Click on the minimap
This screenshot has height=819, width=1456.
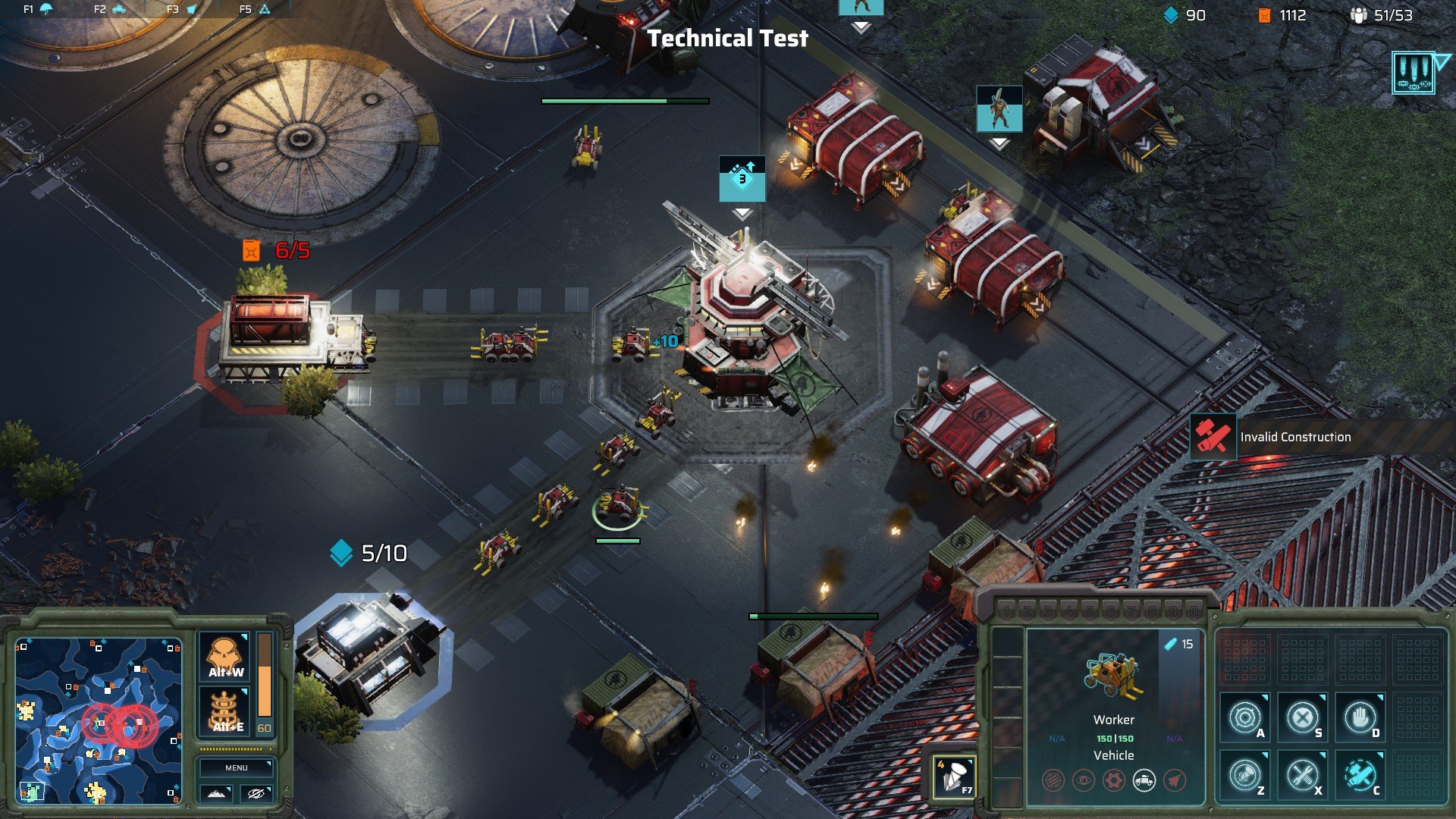click(99, 720)
